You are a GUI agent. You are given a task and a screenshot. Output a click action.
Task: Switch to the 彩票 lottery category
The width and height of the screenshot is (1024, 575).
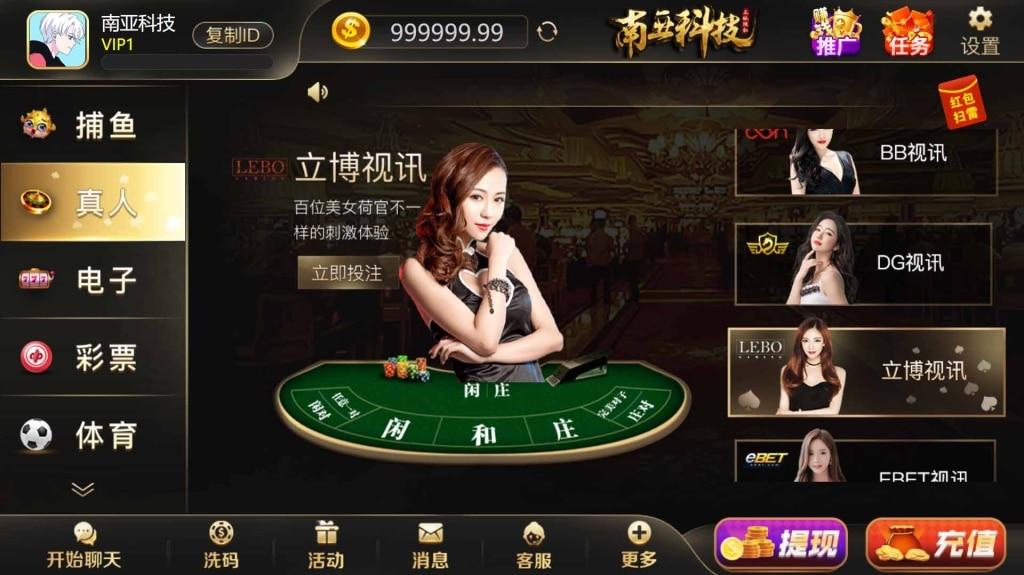pos(92,357)
